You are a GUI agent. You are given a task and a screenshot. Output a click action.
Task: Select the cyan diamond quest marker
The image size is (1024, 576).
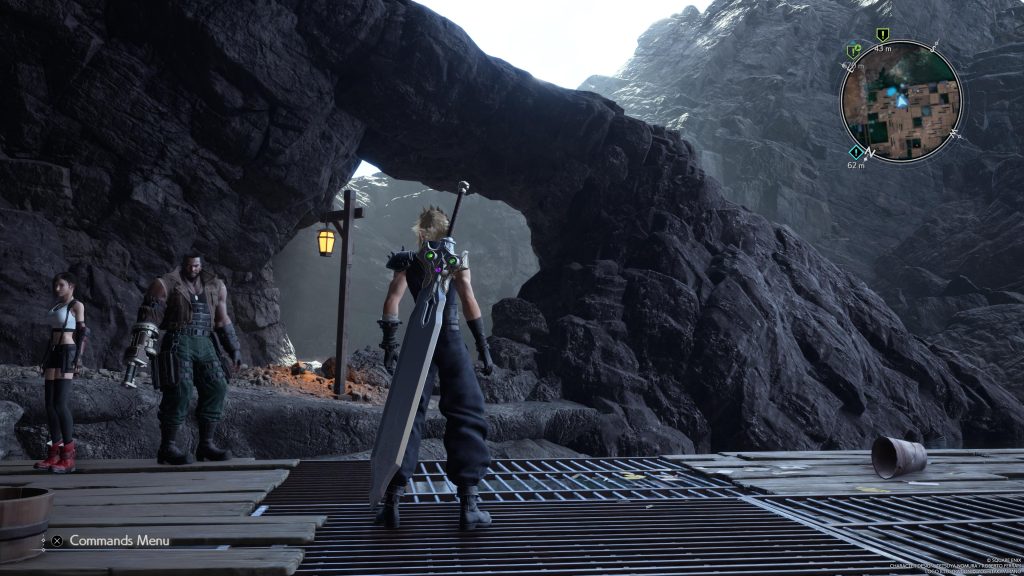[x=856, y=152]
